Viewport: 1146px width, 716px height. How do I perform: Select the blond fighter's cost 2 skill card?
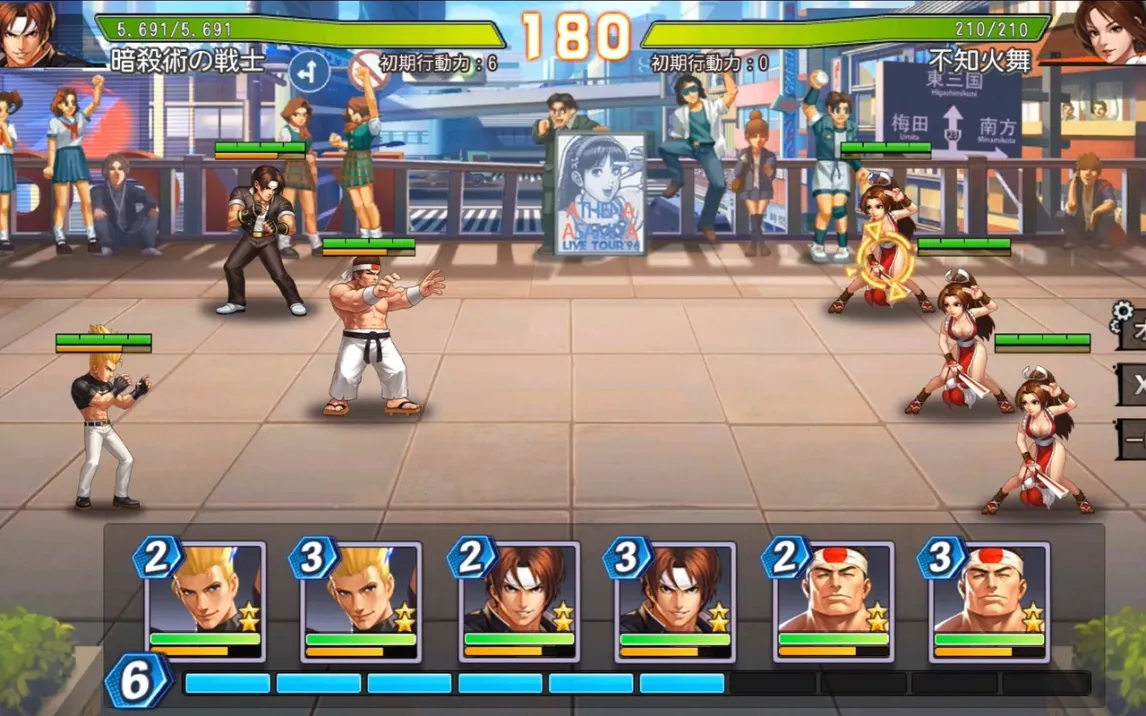[205, 601]
